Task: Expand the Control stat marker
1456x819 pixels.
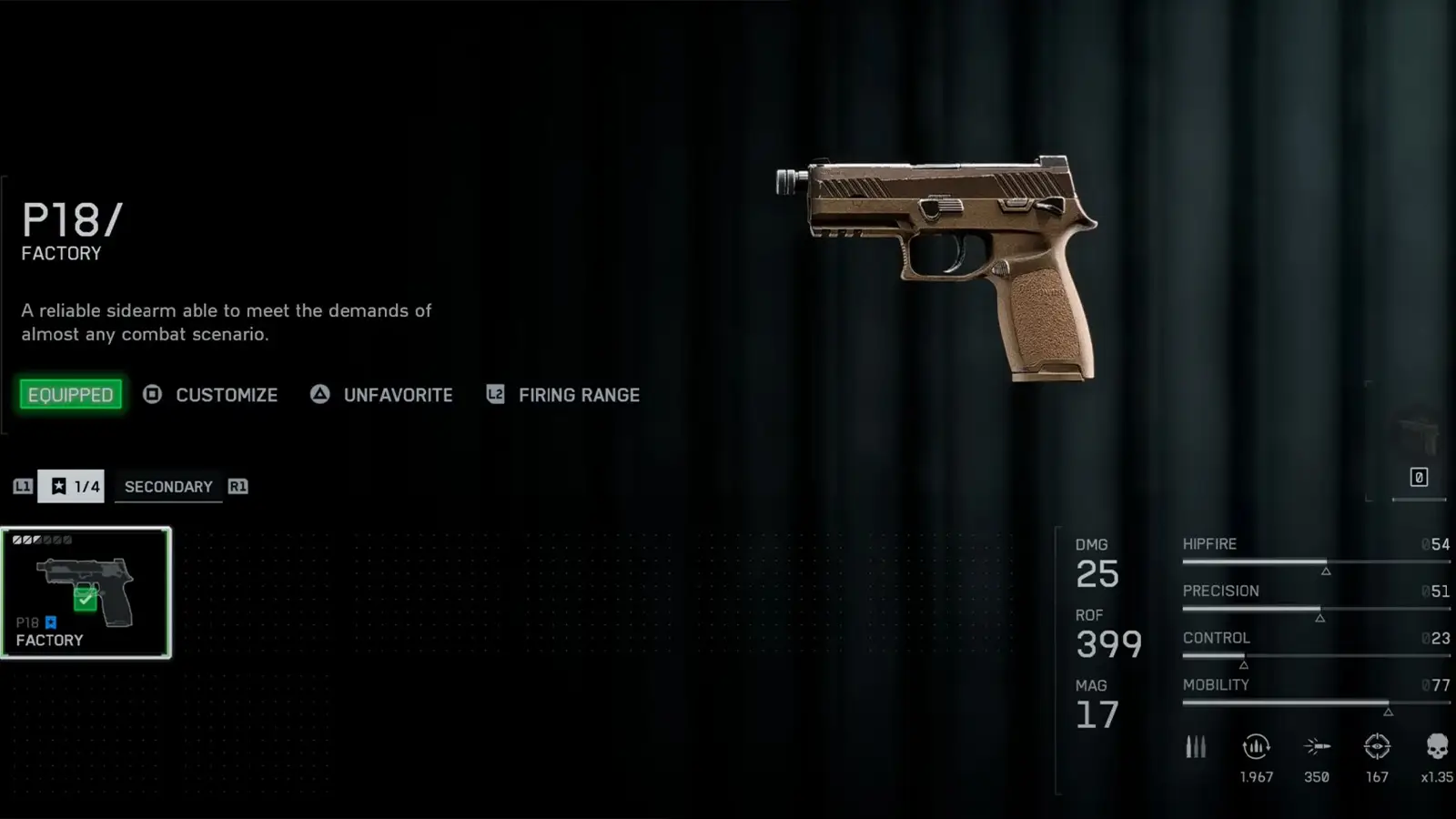Action: pyautogui.click(x=1243, y=663)
